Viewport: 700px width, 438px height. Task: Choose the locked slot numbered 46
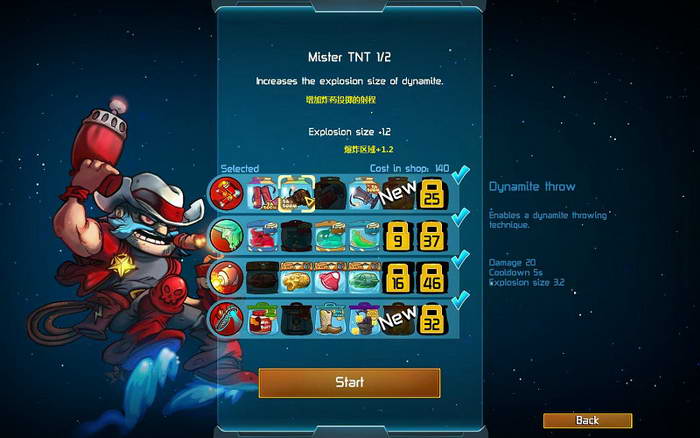coord(432,277)
